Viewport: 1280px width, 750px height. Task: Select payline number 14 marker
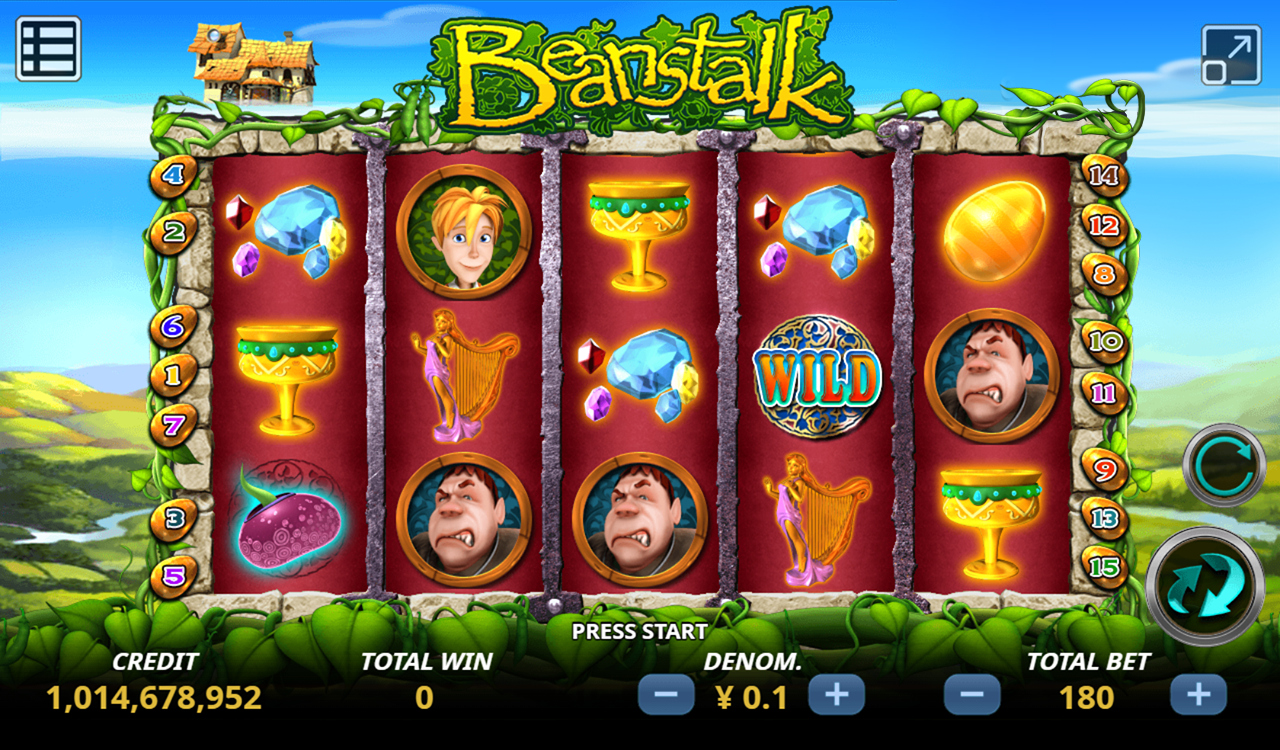(1105, 177)
